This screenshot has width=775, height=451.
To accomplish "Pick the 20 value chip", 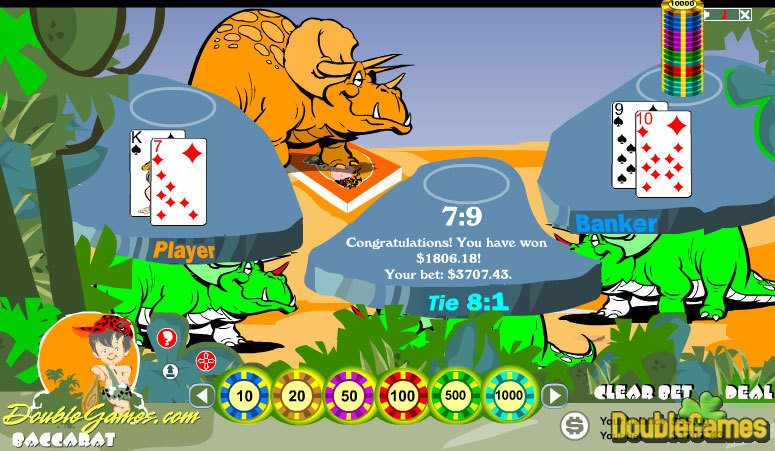I will (297, 396).
